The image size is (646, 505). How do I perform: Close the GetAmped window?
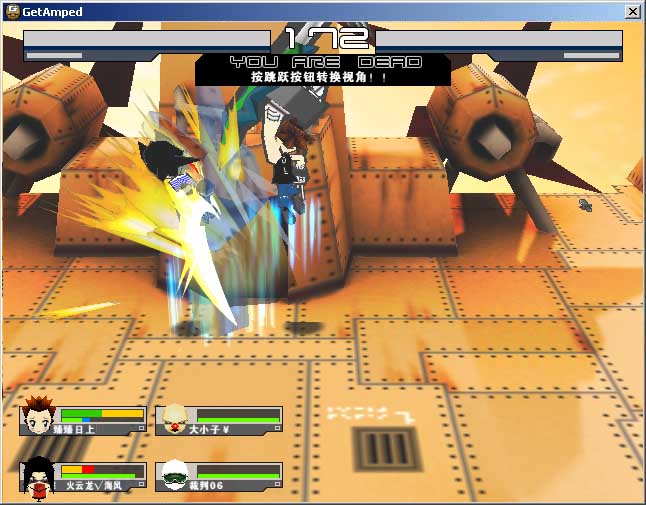tap(632, 11)
